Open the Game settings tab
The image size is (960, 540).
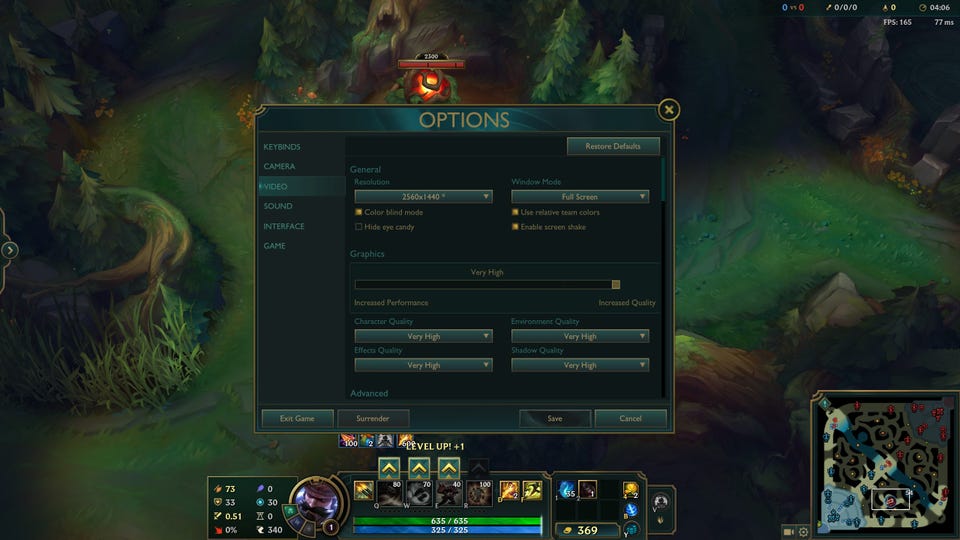[275, 246]
